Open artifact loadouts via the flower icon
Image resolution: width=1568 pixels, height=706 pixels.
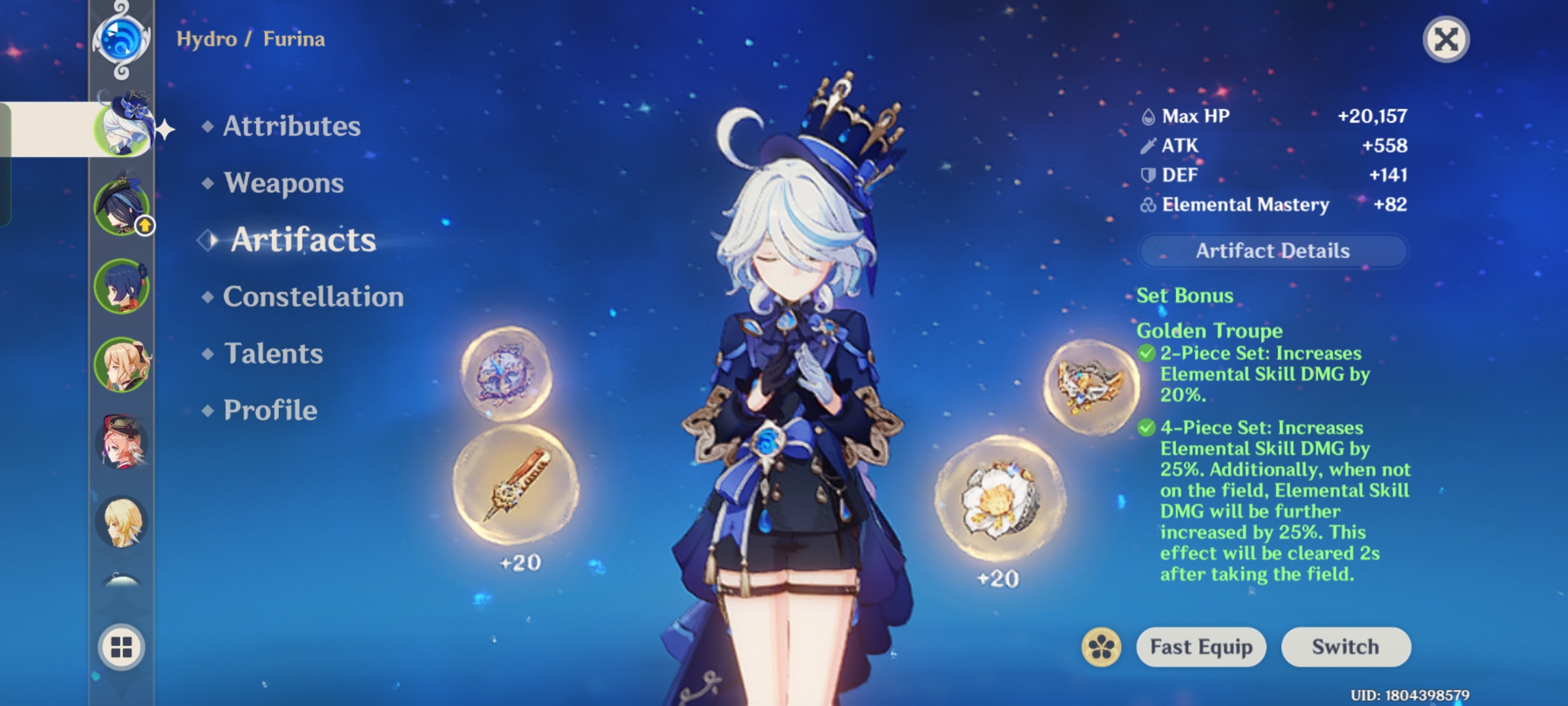(x=1100, y=647)
